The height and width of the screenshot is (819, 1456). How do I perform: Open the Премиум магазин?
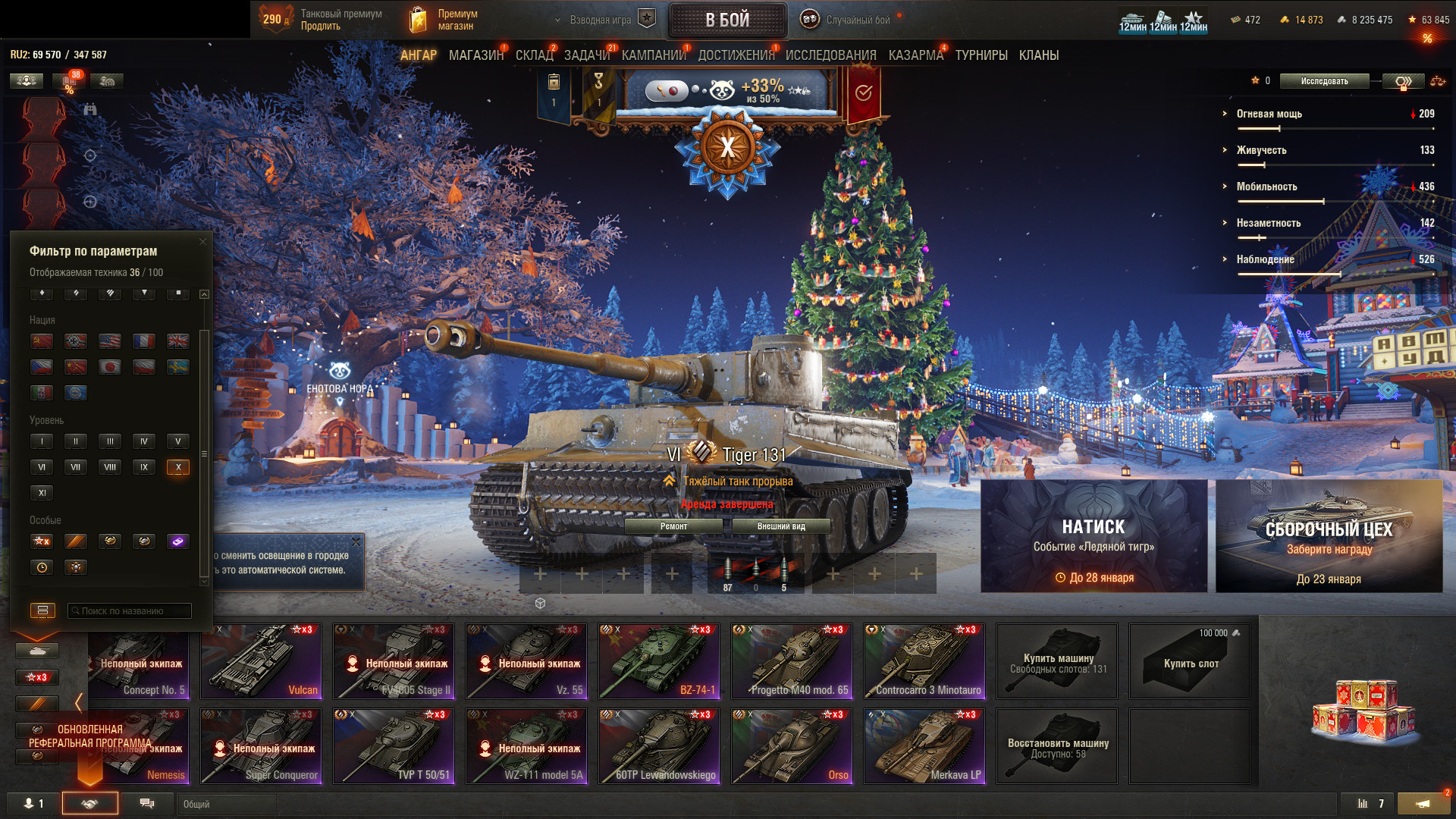click(x=444, y=20)
